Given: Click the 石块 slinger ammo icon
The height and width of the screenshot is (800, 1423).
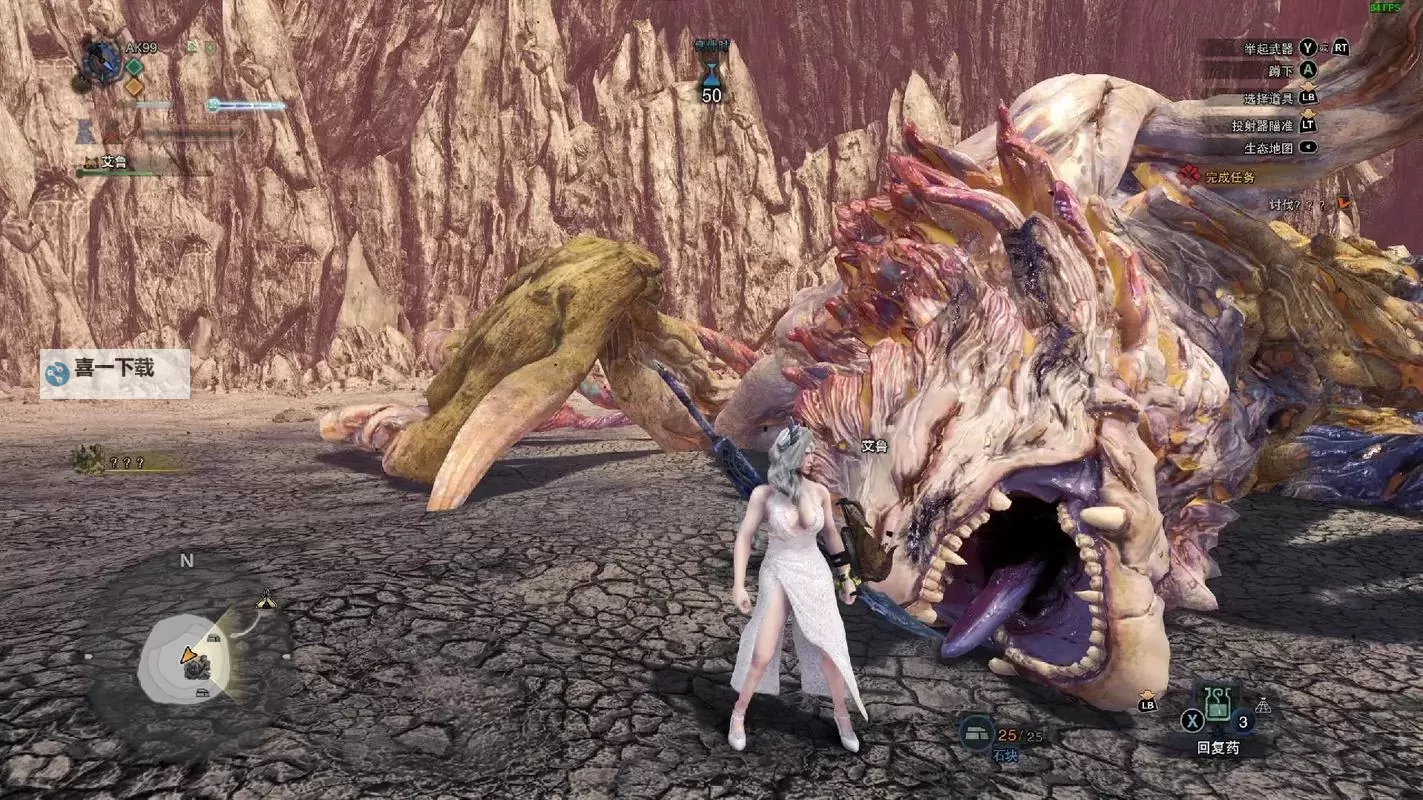Looking at the screenshot, I should point(976,733).
